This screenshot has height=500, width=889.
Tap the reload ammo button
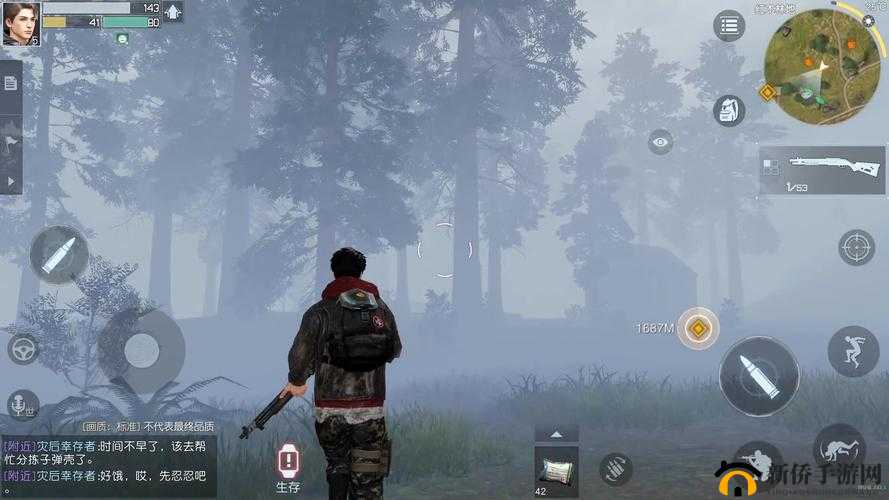(x=615, y=468)
